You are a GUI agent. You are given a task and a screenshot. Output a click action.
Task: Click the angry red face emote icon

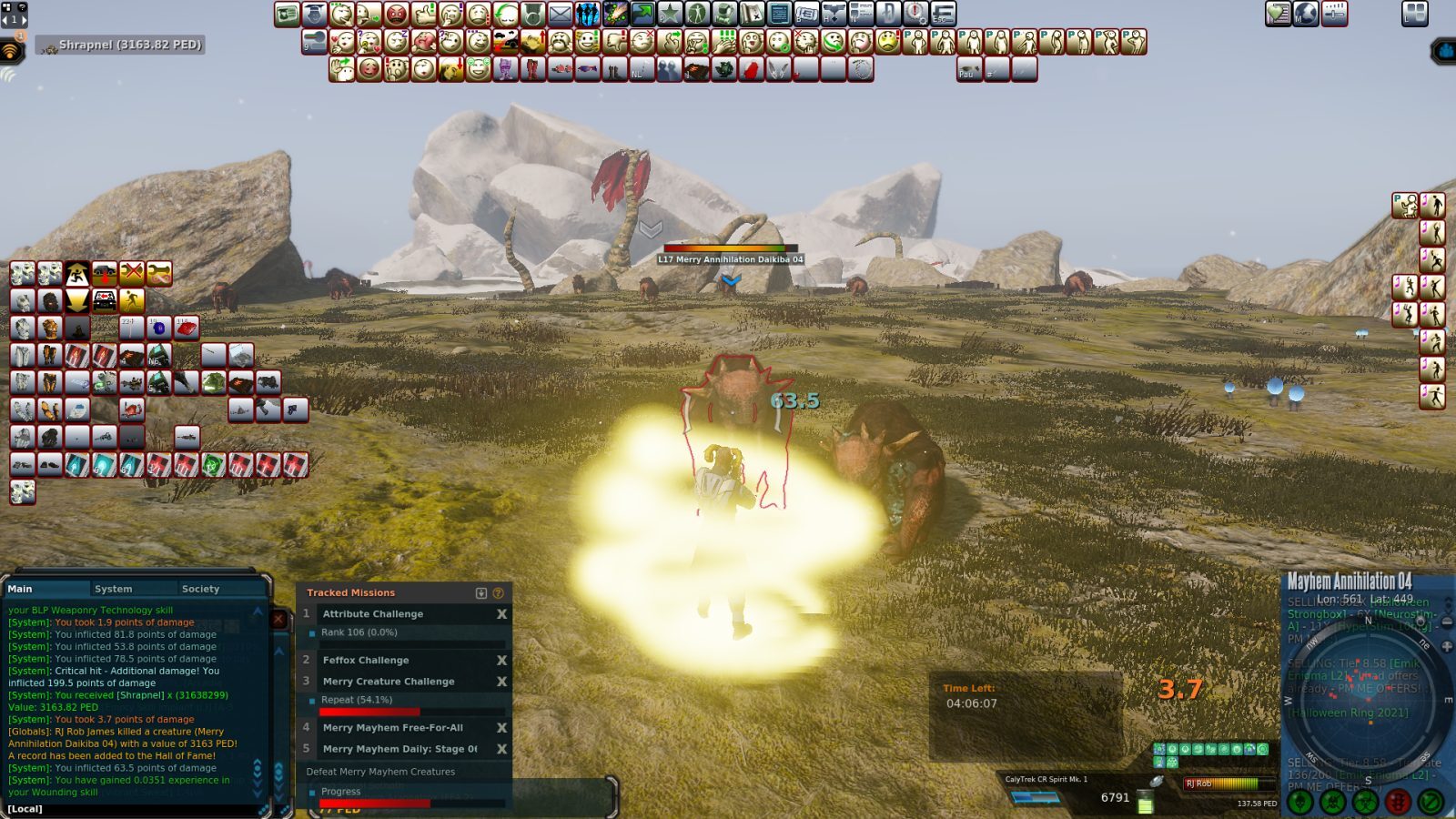(395, 14)
